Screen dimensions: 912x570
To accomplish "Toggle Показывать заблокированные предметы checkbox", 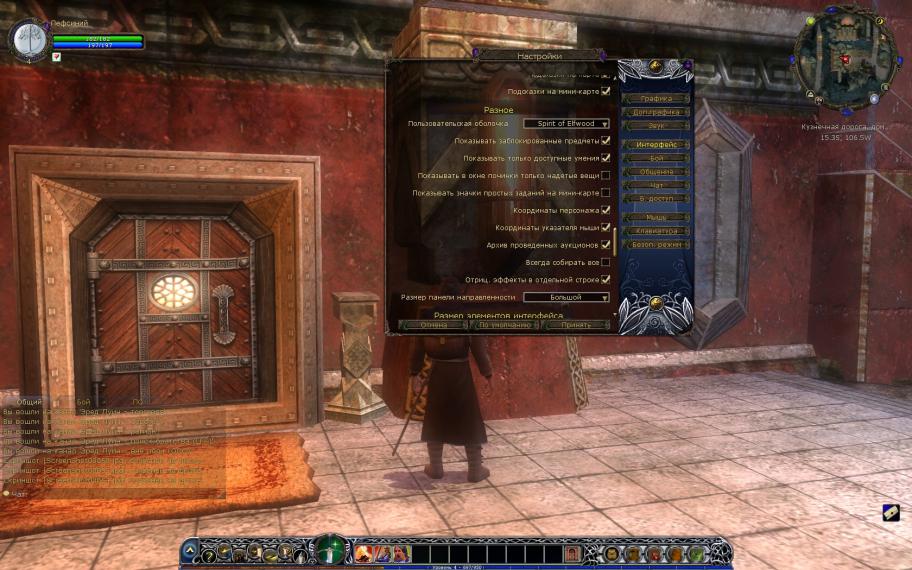I will click(x=606, y=141).
